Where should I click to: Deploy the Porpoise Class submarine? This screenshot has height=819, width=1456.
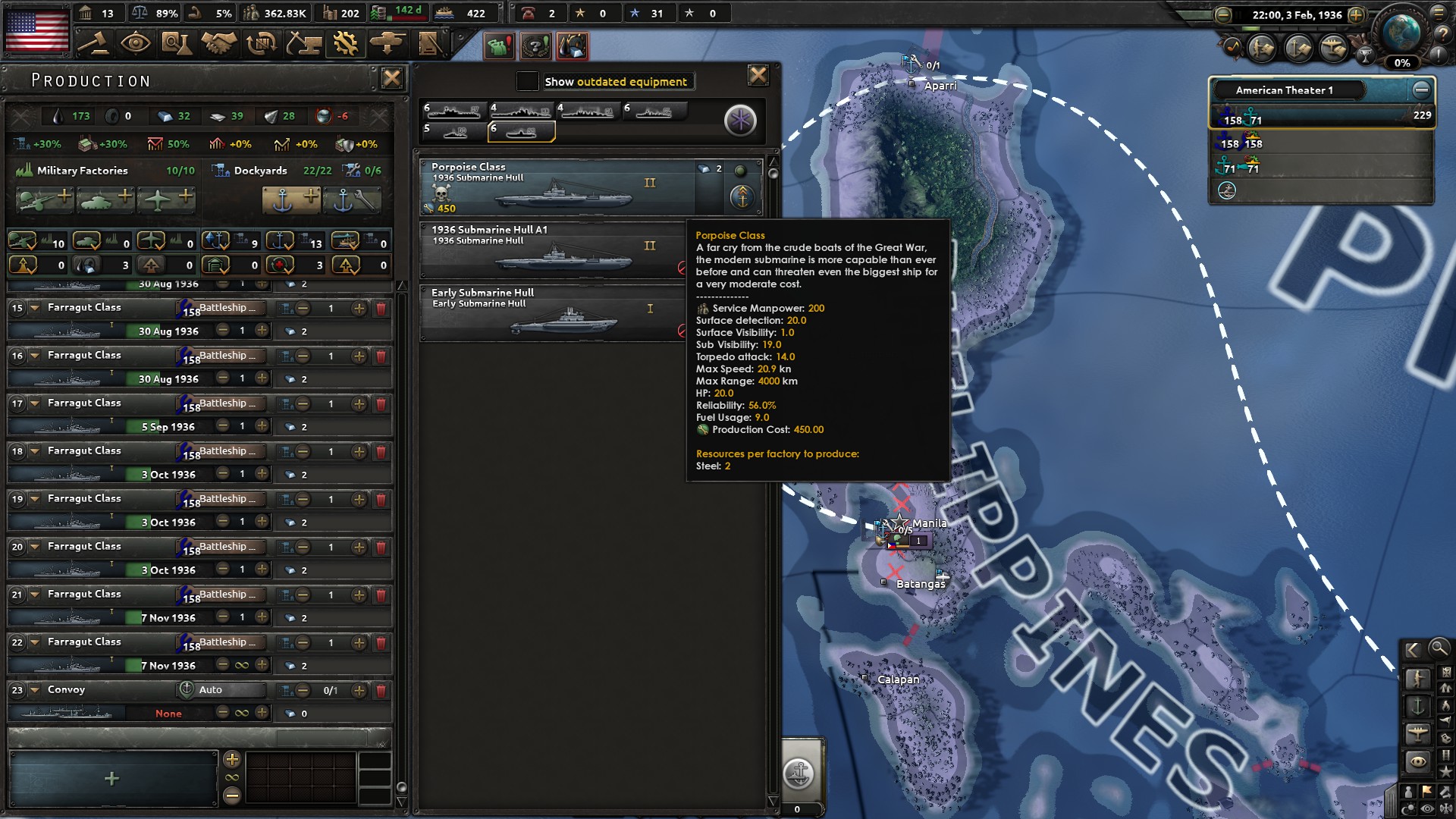coord(742,197)
